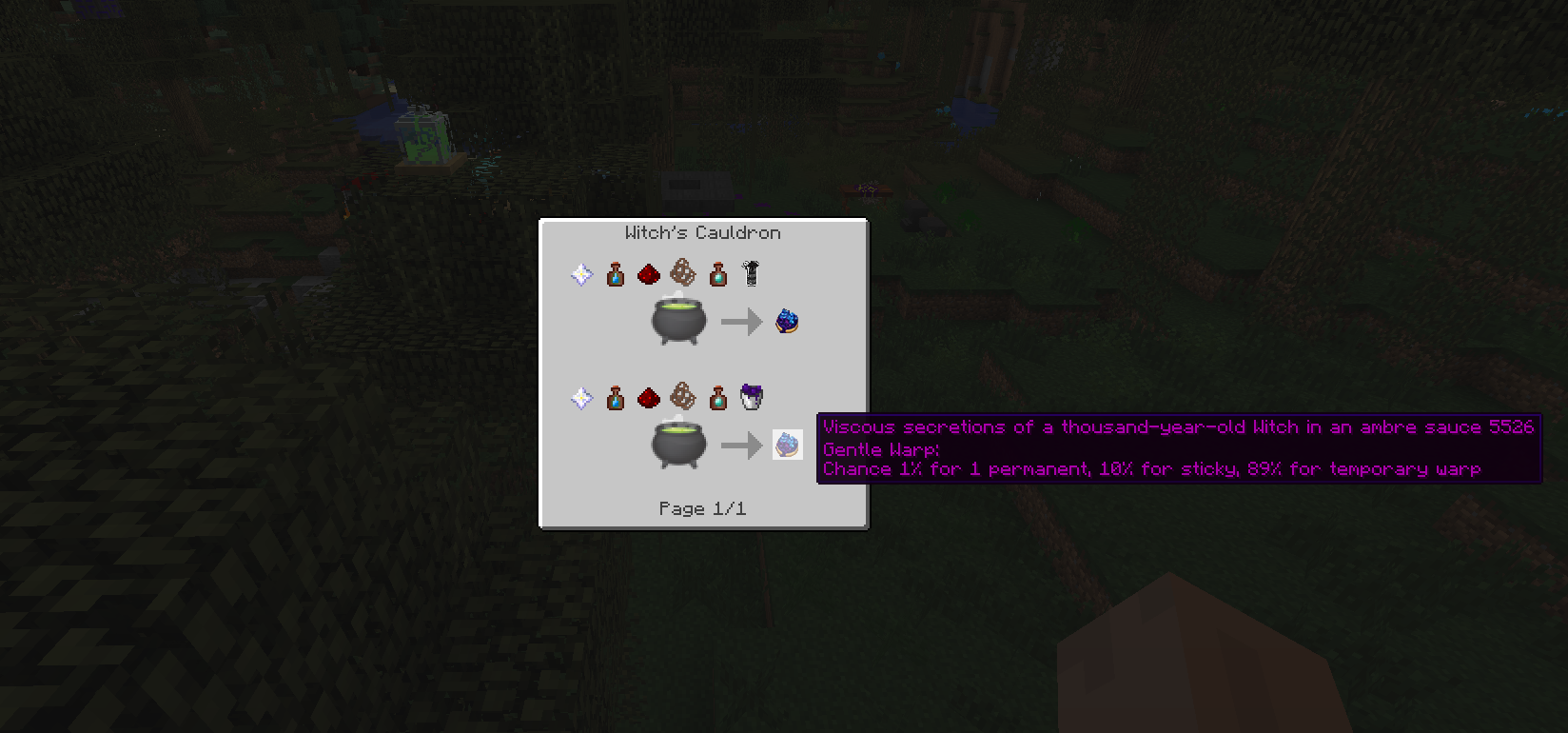This screenshot has width=1568, height=733.
Task: Click the Witch's Cauldron title
Action: [x=702, y=232]
